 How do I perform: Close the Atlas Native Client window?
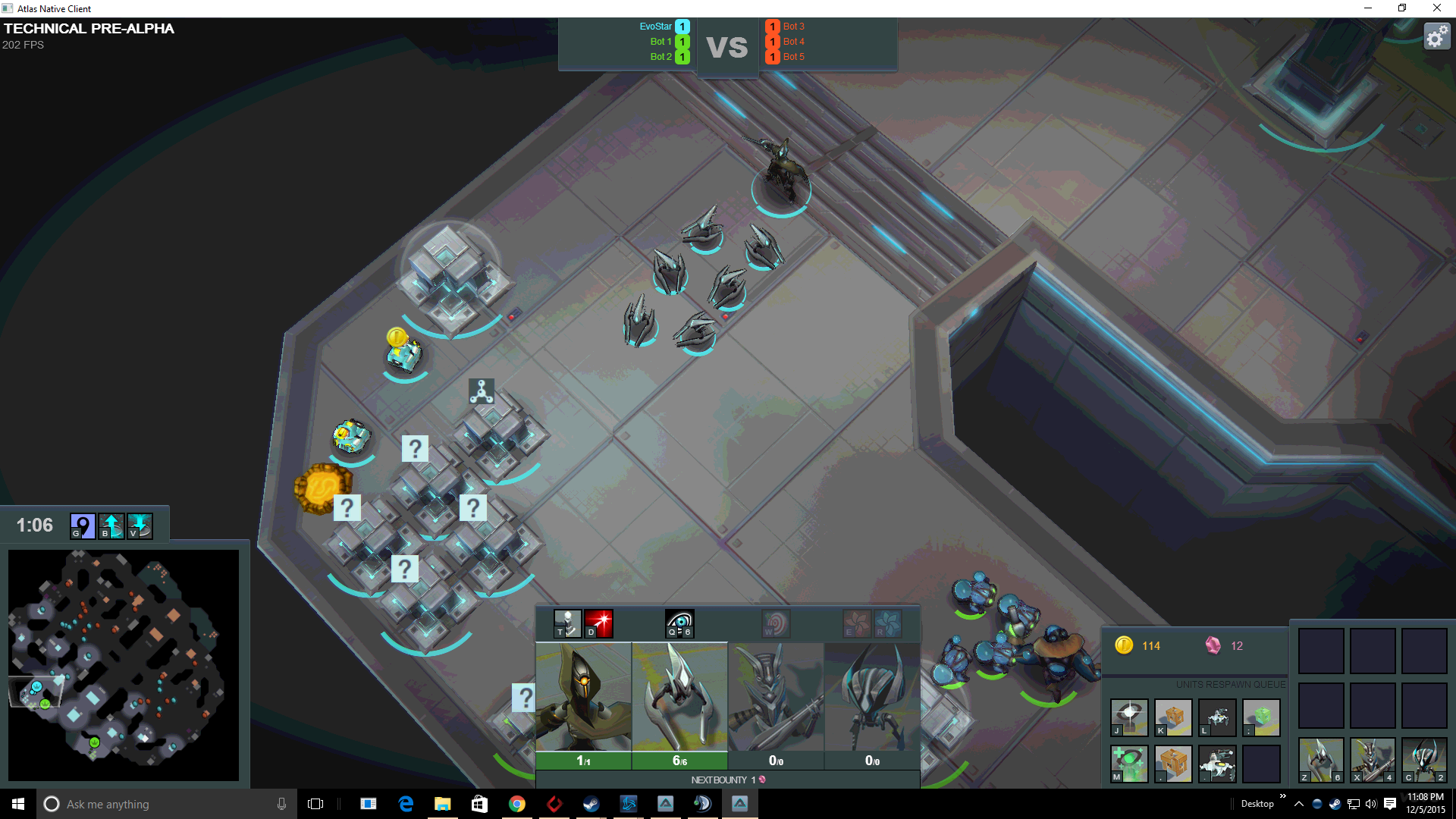click(x=1436, y=8)
